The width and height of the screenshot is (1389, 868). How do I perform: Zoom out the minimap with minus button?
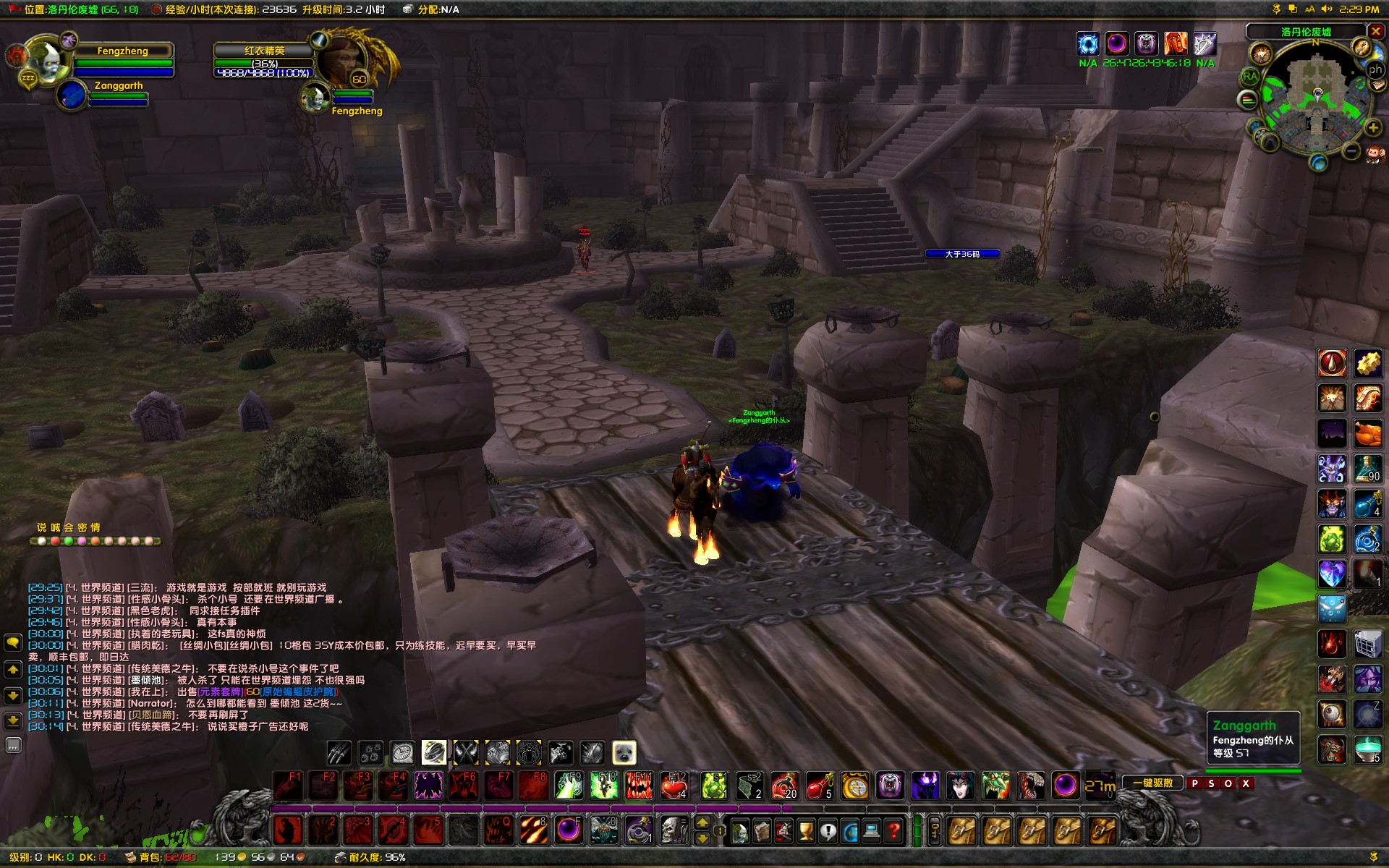coord(1351,150)
